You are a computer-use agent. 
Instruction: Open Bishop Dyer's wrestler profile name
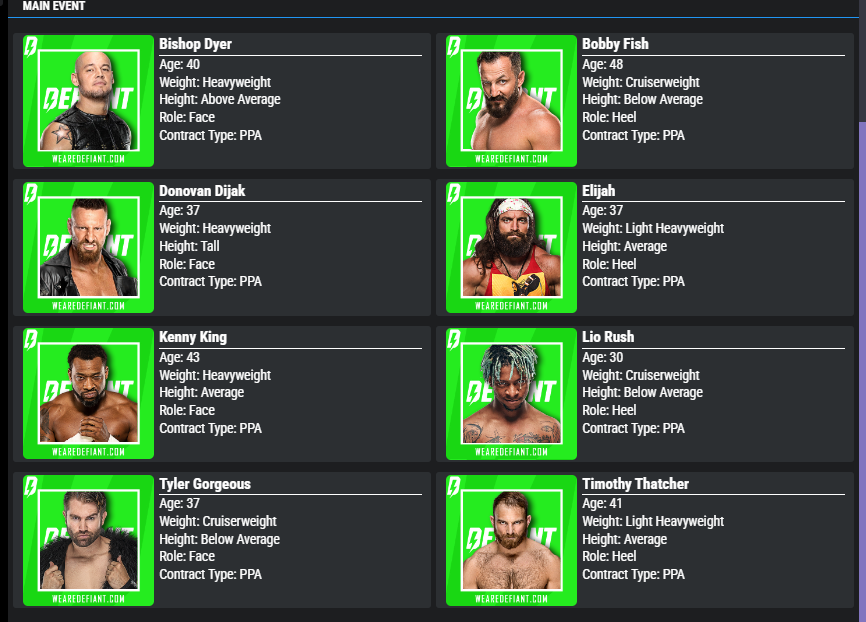[195, 44]
